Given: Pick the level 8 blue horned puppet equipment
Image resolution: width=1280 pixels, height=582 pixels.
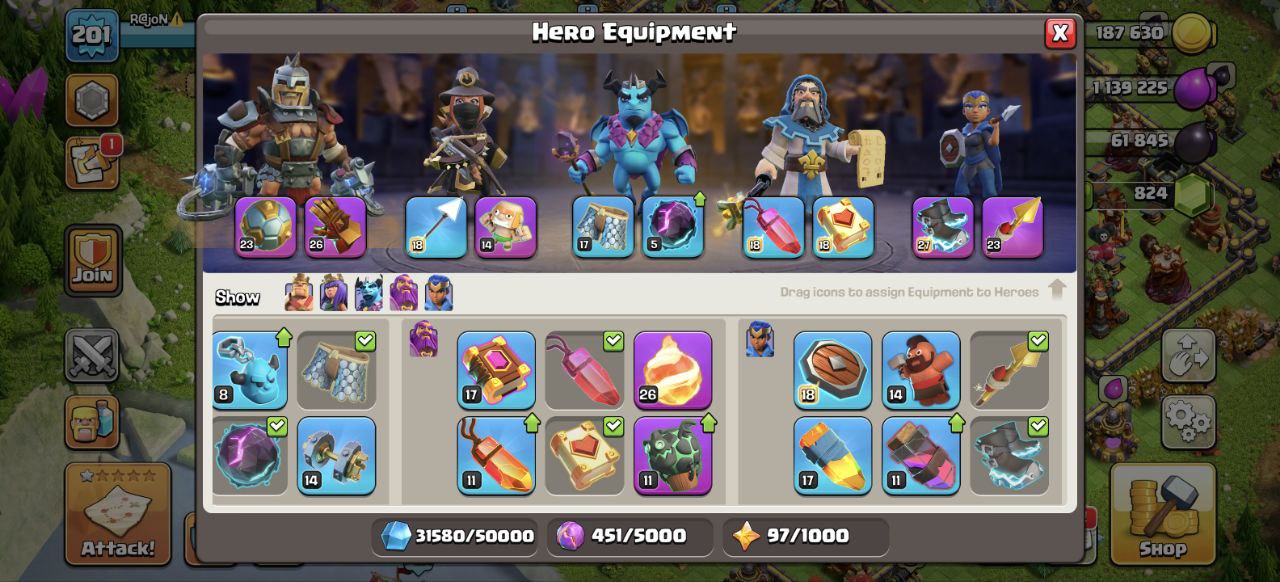Looking at the screenshot, I should [x=250, y=370].
